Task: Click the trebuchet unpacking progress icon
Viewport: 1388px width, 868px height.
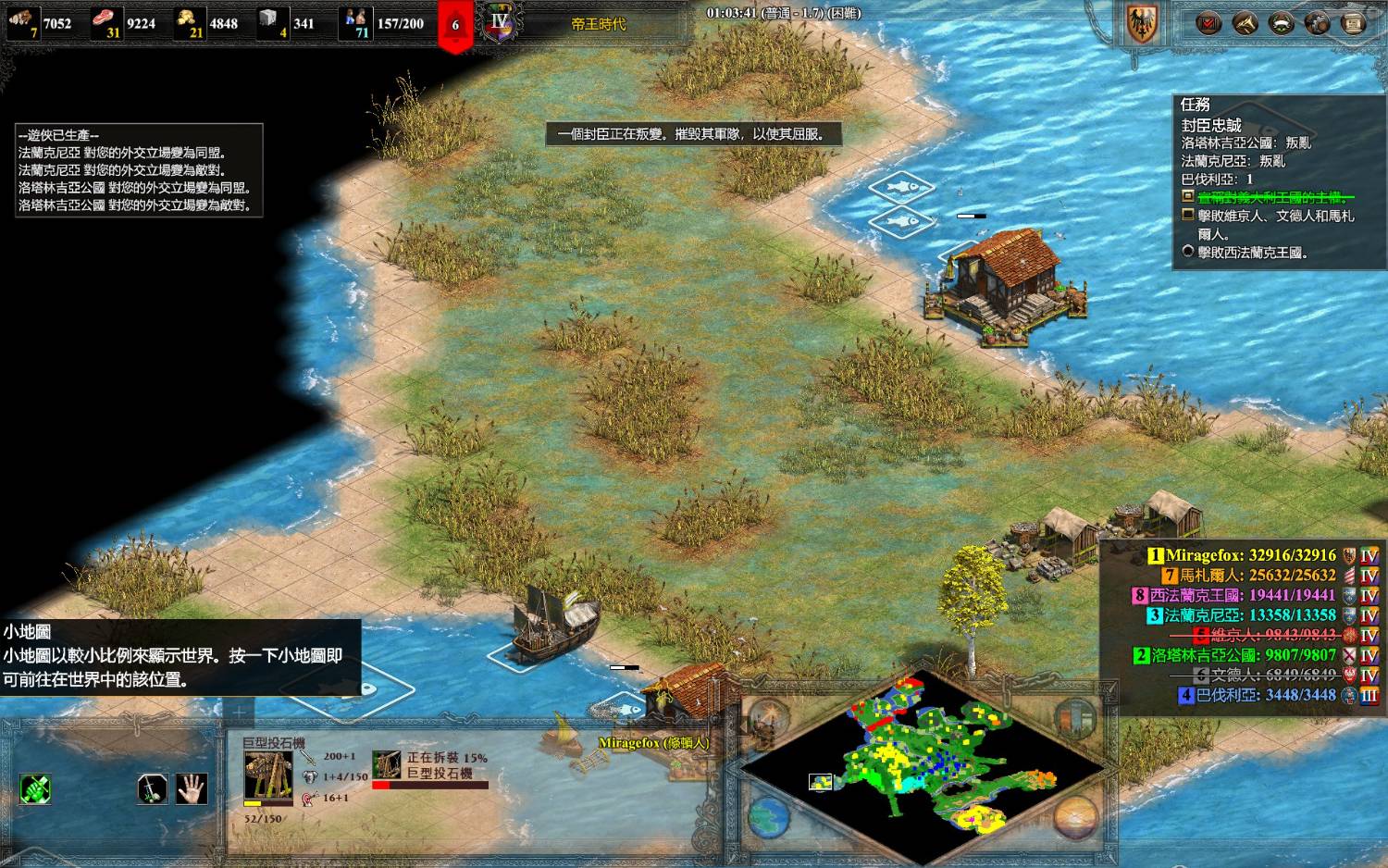Action: [x=387, y=764]
